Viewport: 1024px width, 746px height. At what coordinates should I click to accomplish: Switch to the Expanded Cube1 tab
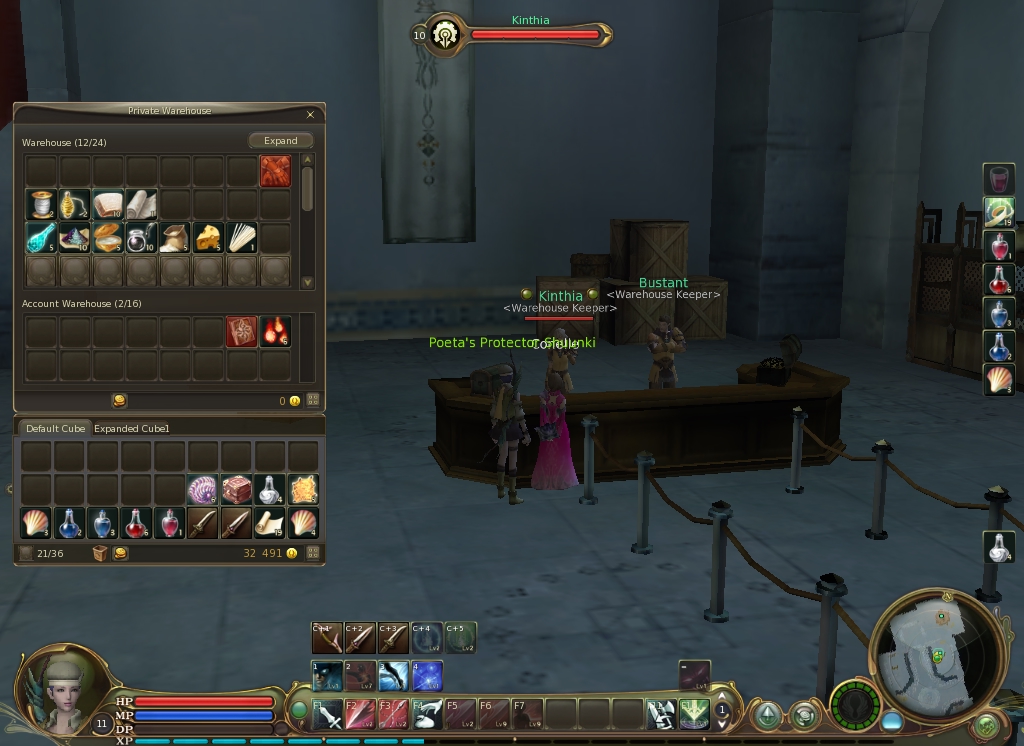point(132,429)
